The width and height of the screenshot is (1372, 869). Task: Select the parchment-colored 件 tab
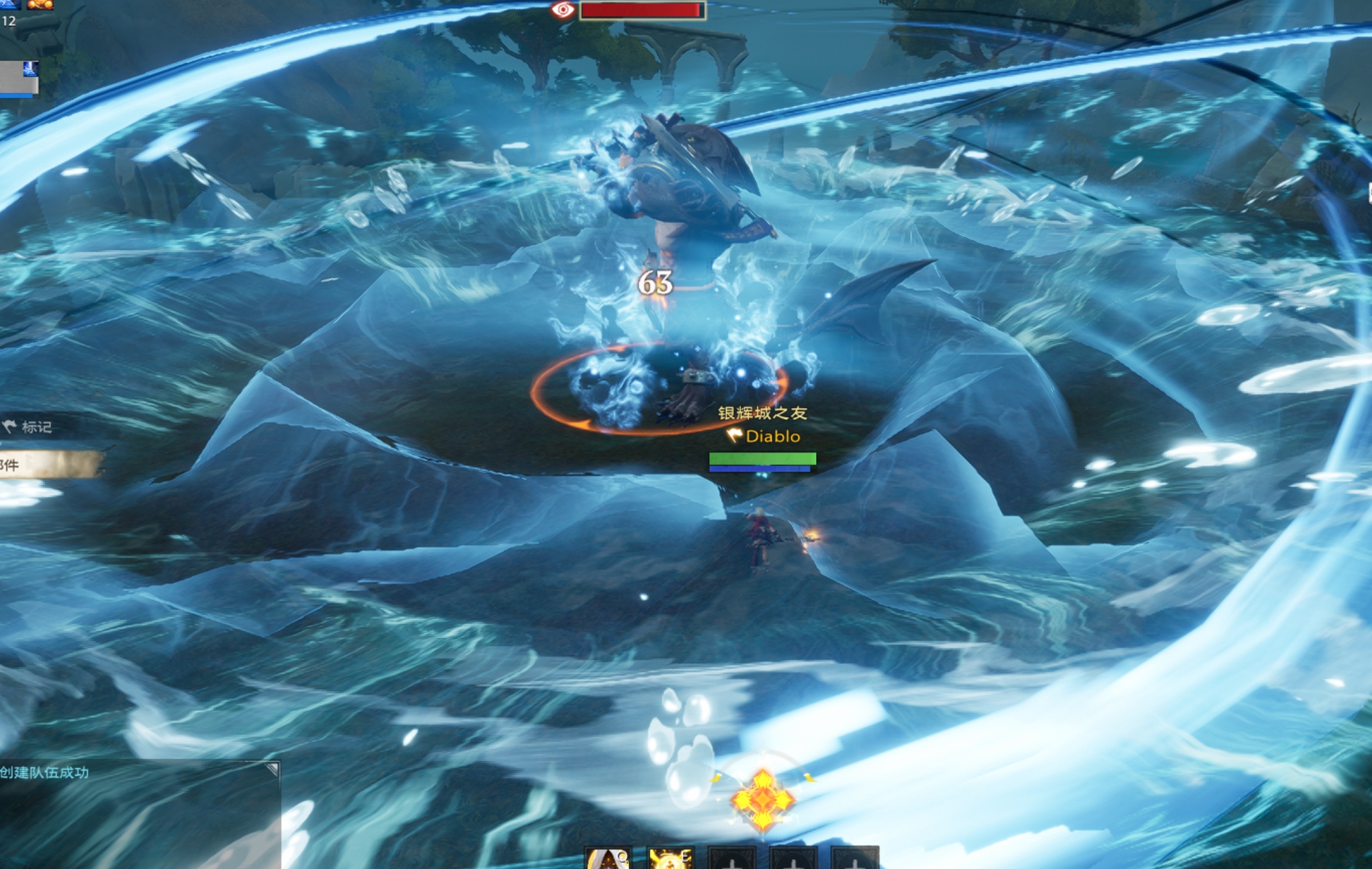(47, 464)
